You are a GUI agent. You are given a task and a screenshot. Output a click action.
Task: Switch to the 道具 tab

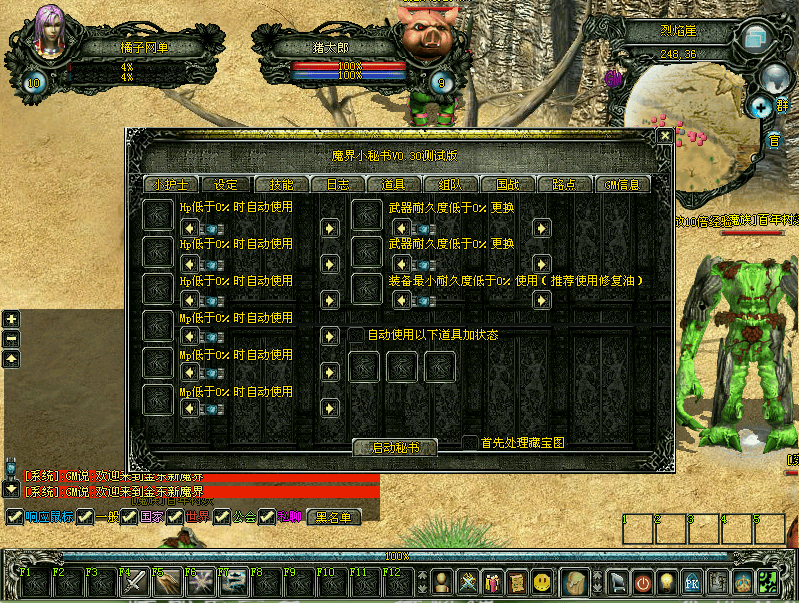[x=394, y=185]
